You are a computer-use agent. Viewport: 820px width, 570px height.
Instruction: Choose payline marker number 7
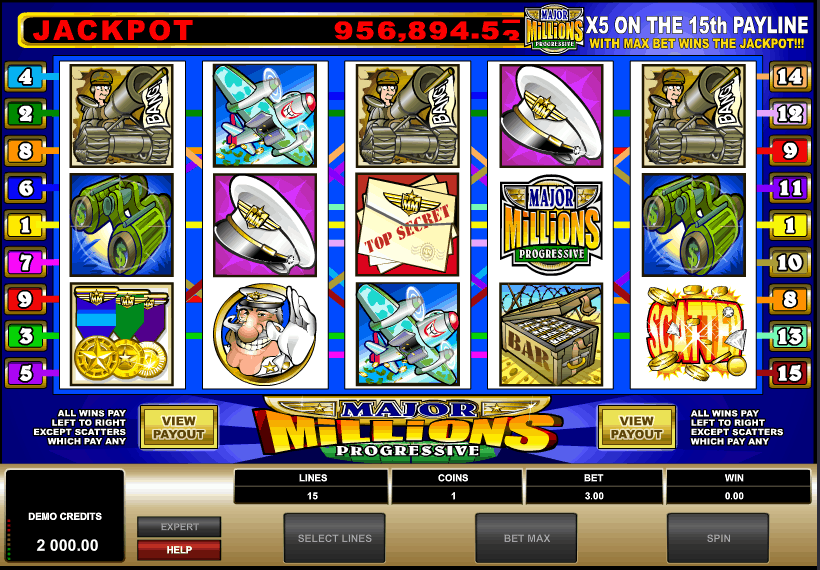[x=25, y=262]
